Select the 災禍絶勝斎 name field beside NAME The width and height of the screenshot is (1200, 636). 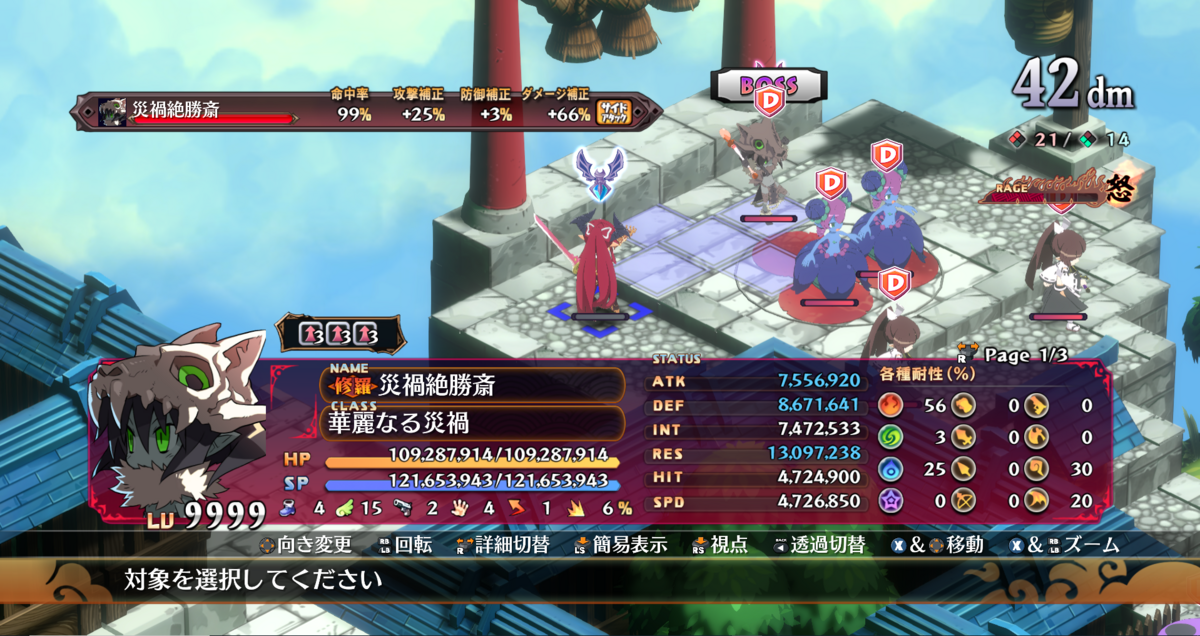click(x=472, y=385)
